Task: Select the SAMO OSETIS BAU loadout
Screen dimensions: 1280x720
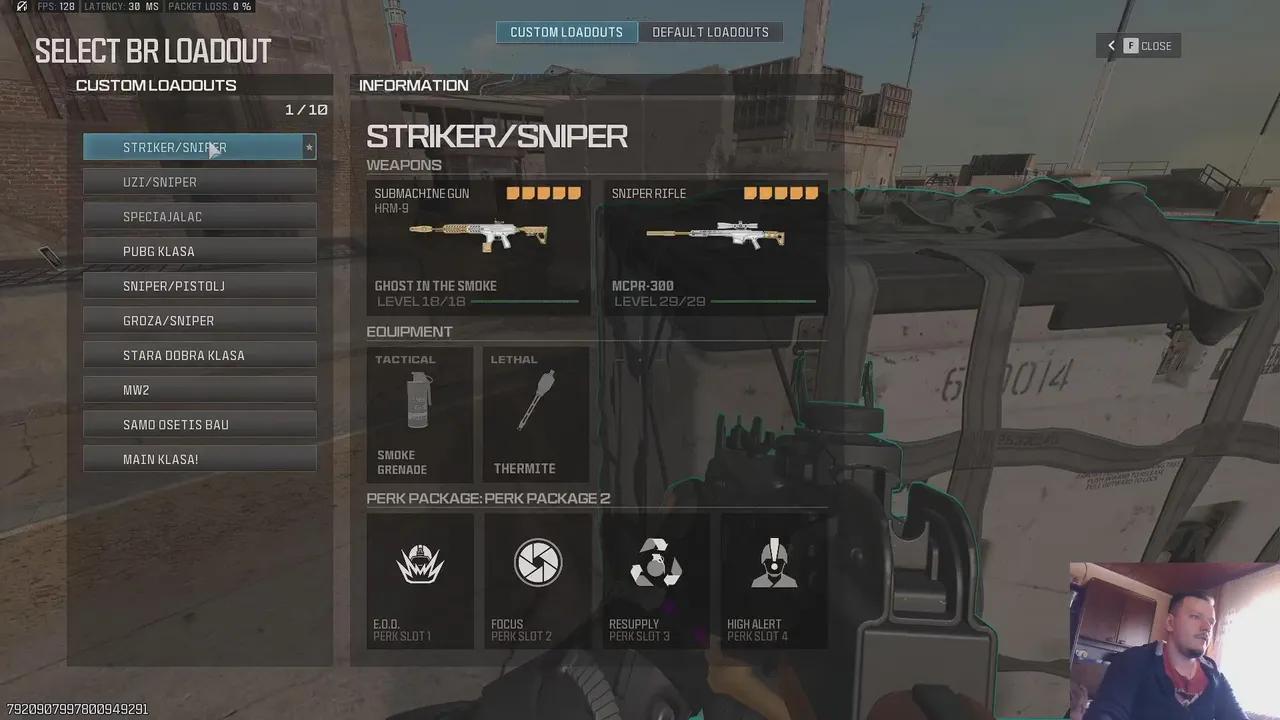Action: click(x=199, y=425)
